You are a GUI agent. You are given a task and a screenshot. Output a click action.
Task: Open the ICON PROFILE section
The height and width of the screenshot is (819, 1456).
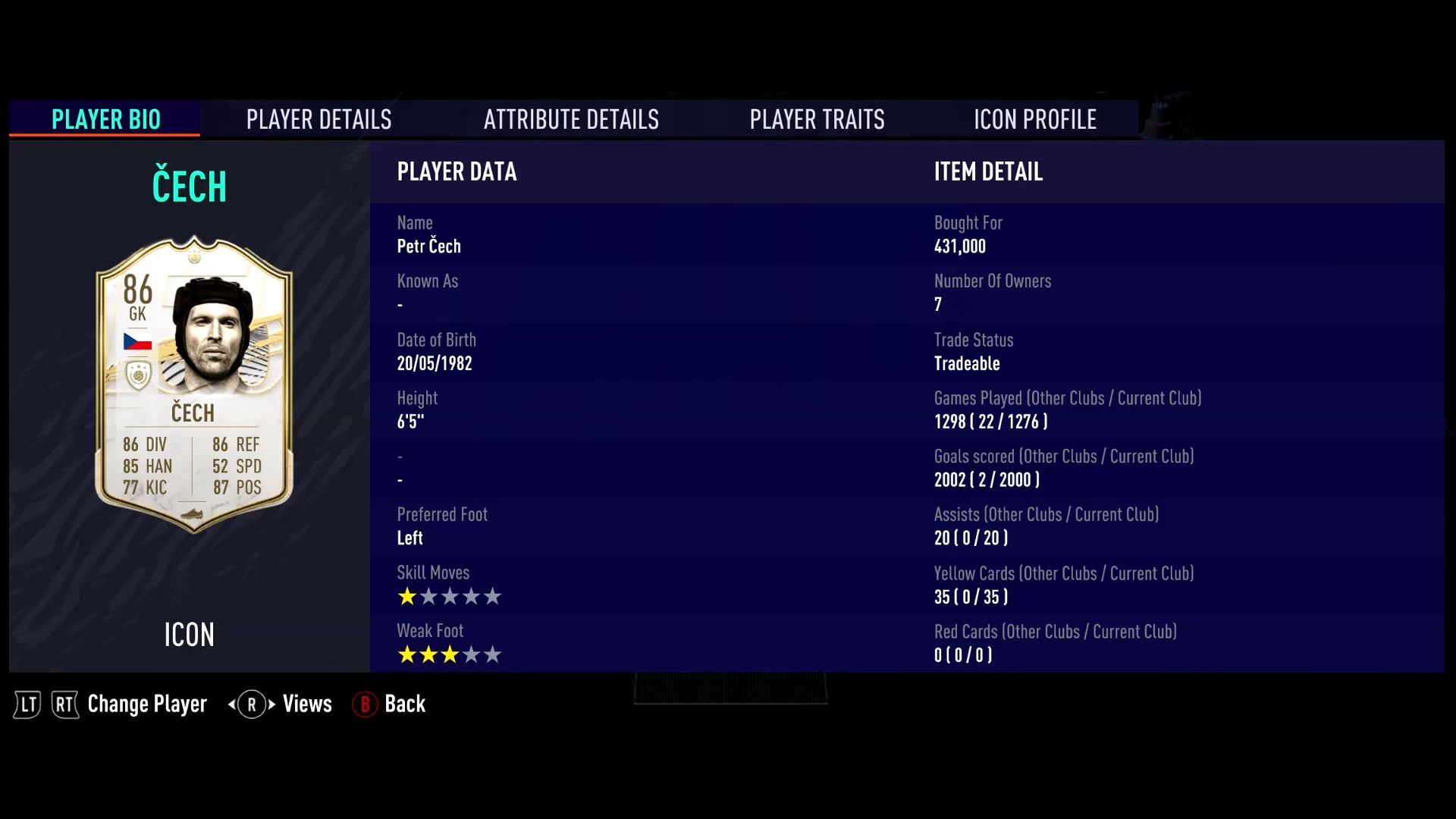[x=1034, y=119]
